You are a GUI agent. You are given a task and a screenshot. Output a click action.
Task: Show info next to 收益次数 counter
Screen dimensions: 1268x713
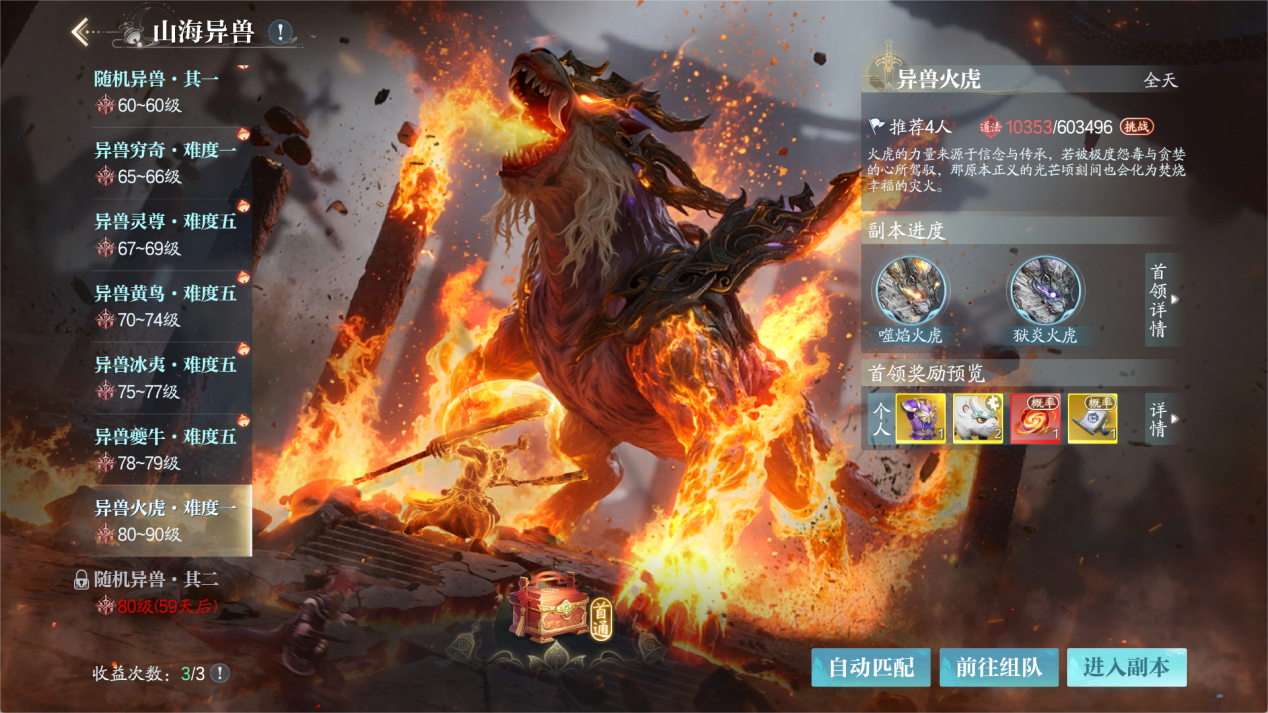pyautogui.click(x=220, y=673)
